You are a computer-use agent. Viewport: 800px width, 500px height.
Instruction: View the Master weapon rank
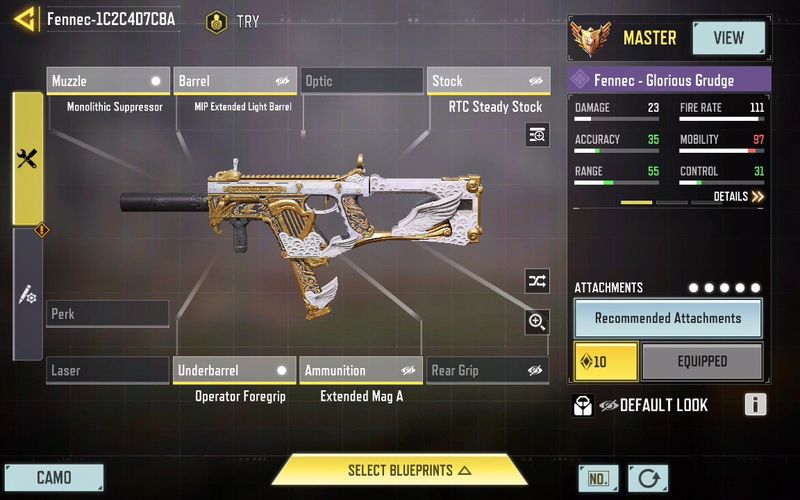728,38
